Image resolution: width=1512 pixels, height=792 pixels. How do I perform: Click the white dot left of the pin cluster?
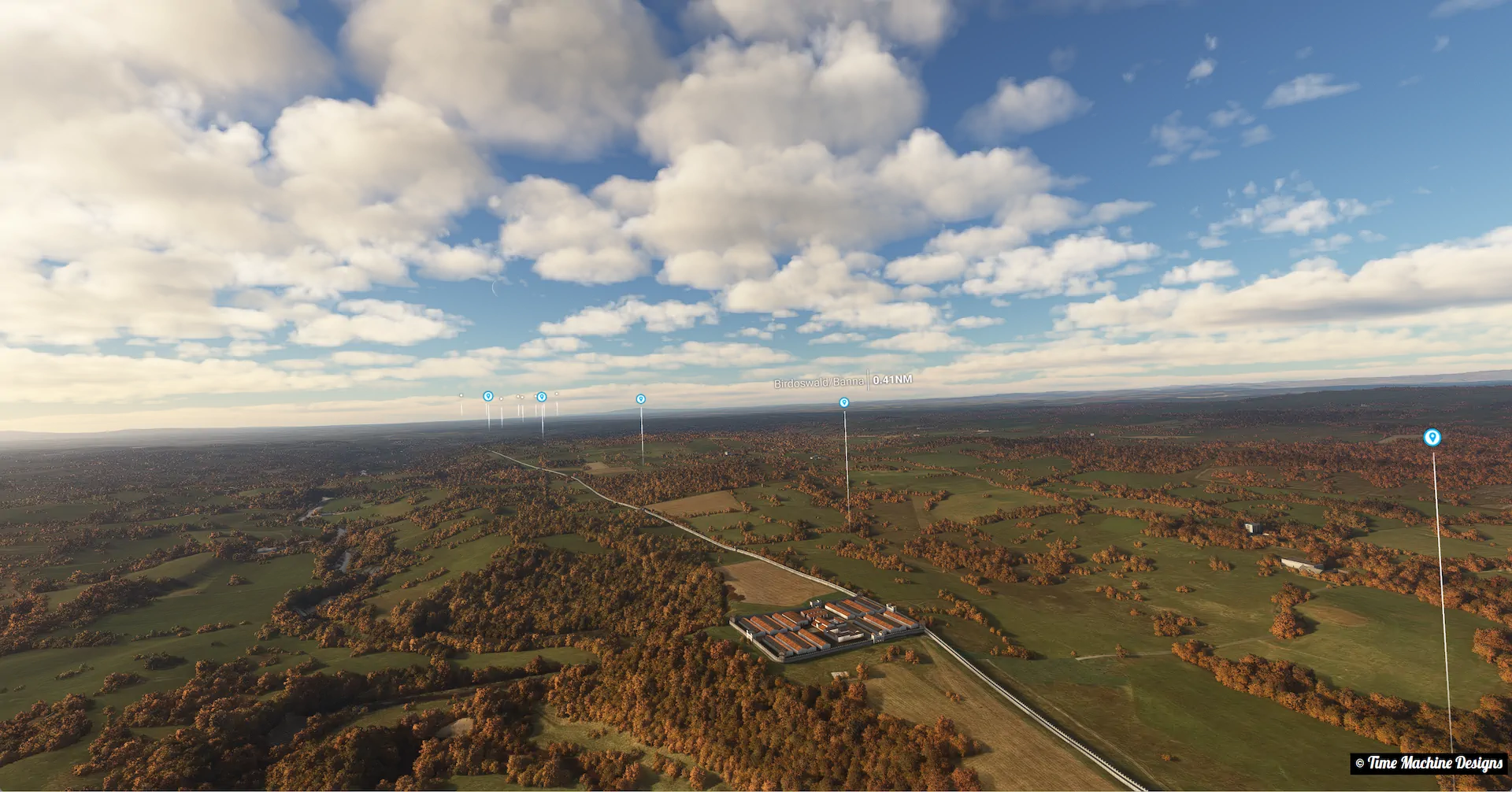461,394
